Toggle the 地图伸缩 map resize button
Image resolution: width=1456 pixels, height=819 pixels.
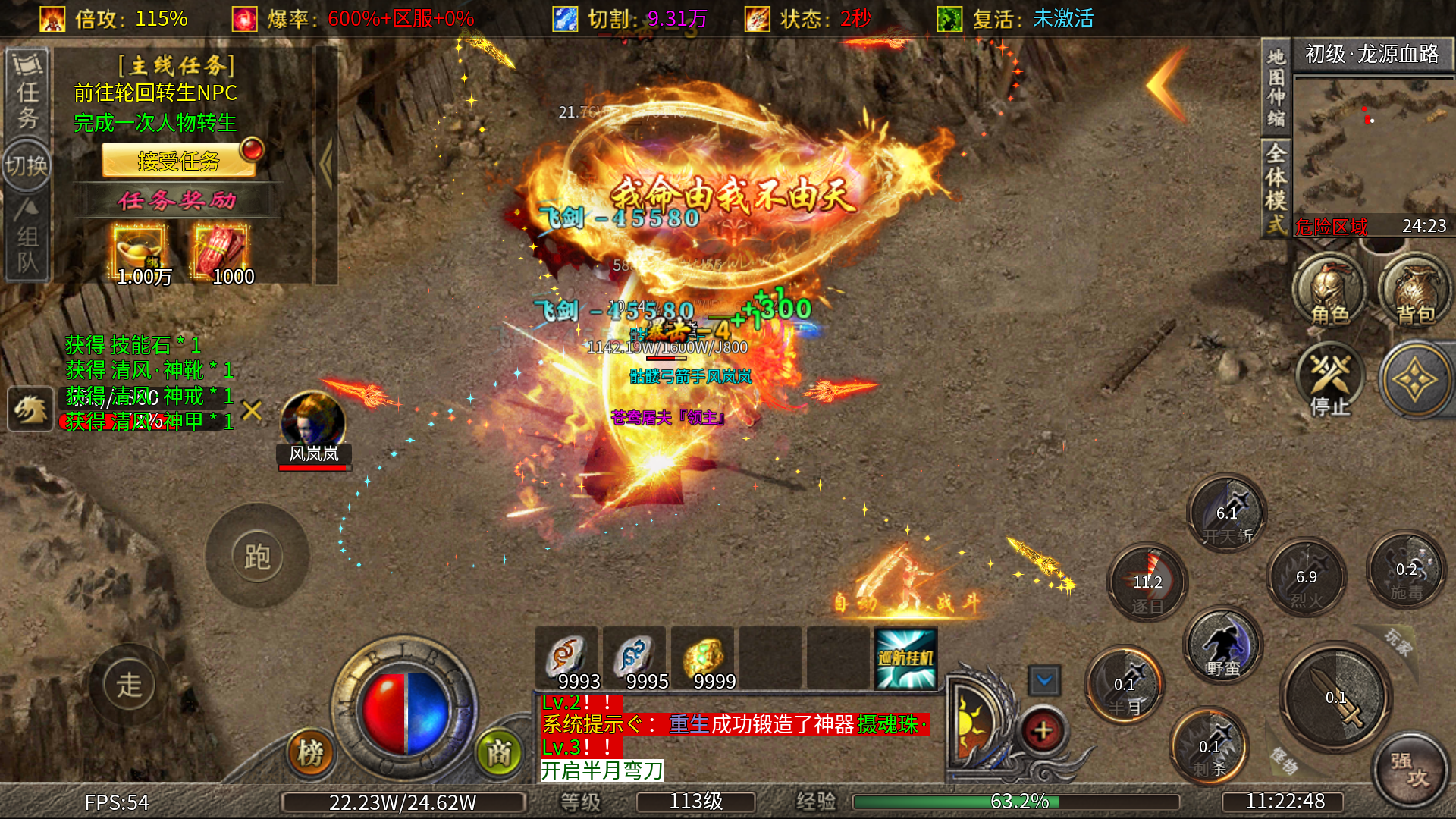[x=1276, y=87]
